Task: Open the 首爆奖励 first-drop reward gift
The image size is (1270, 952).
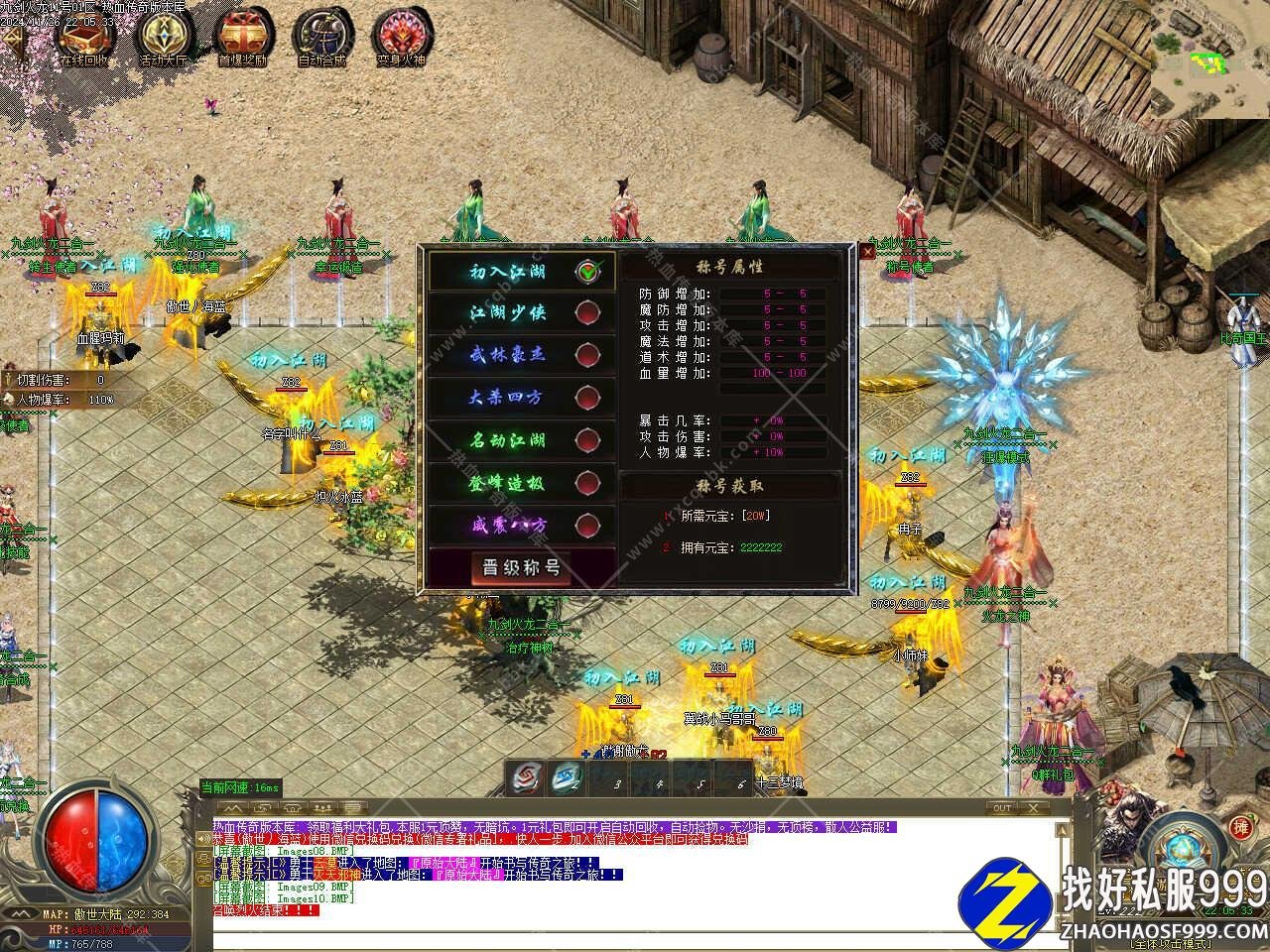Action: coord(243,38)
